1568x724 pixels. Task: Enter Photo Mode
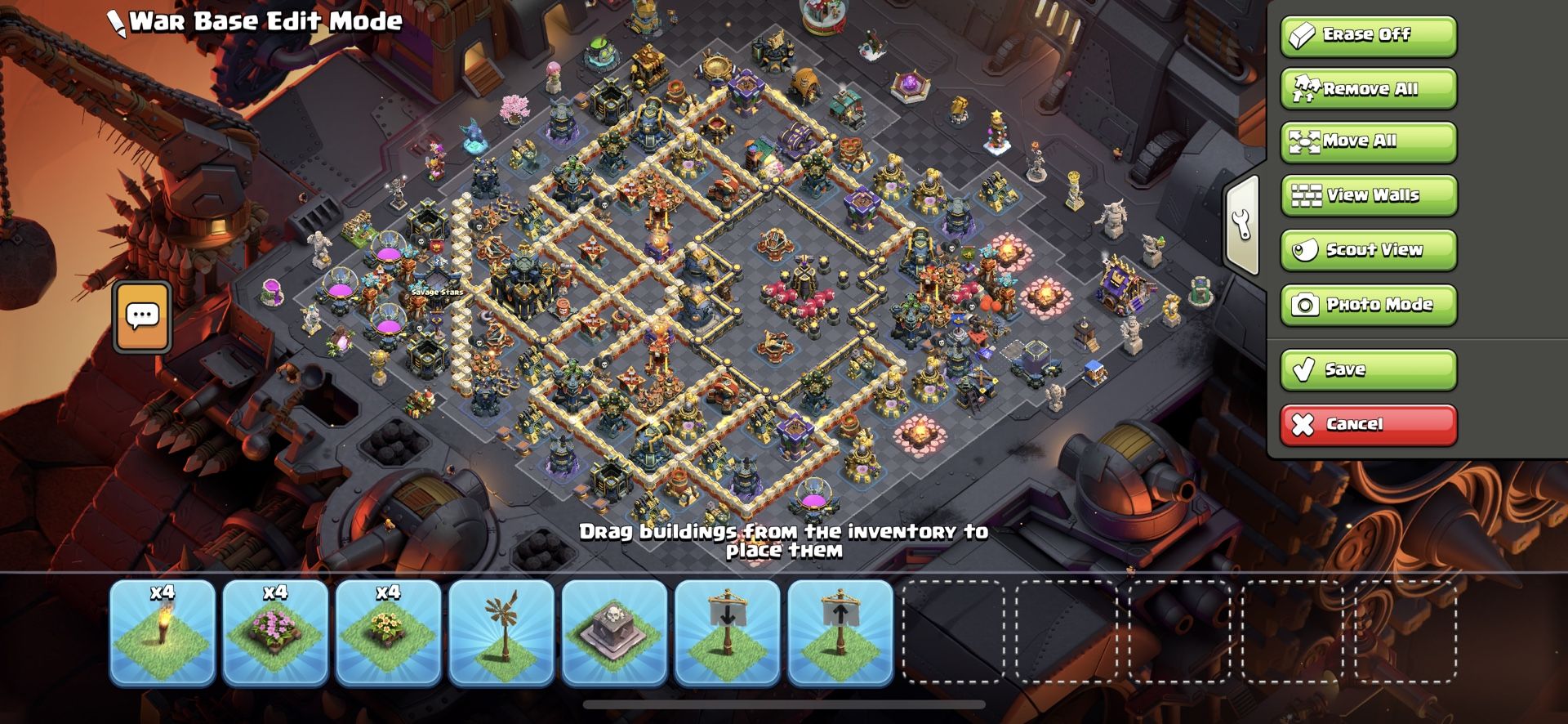coord(1368,305)
